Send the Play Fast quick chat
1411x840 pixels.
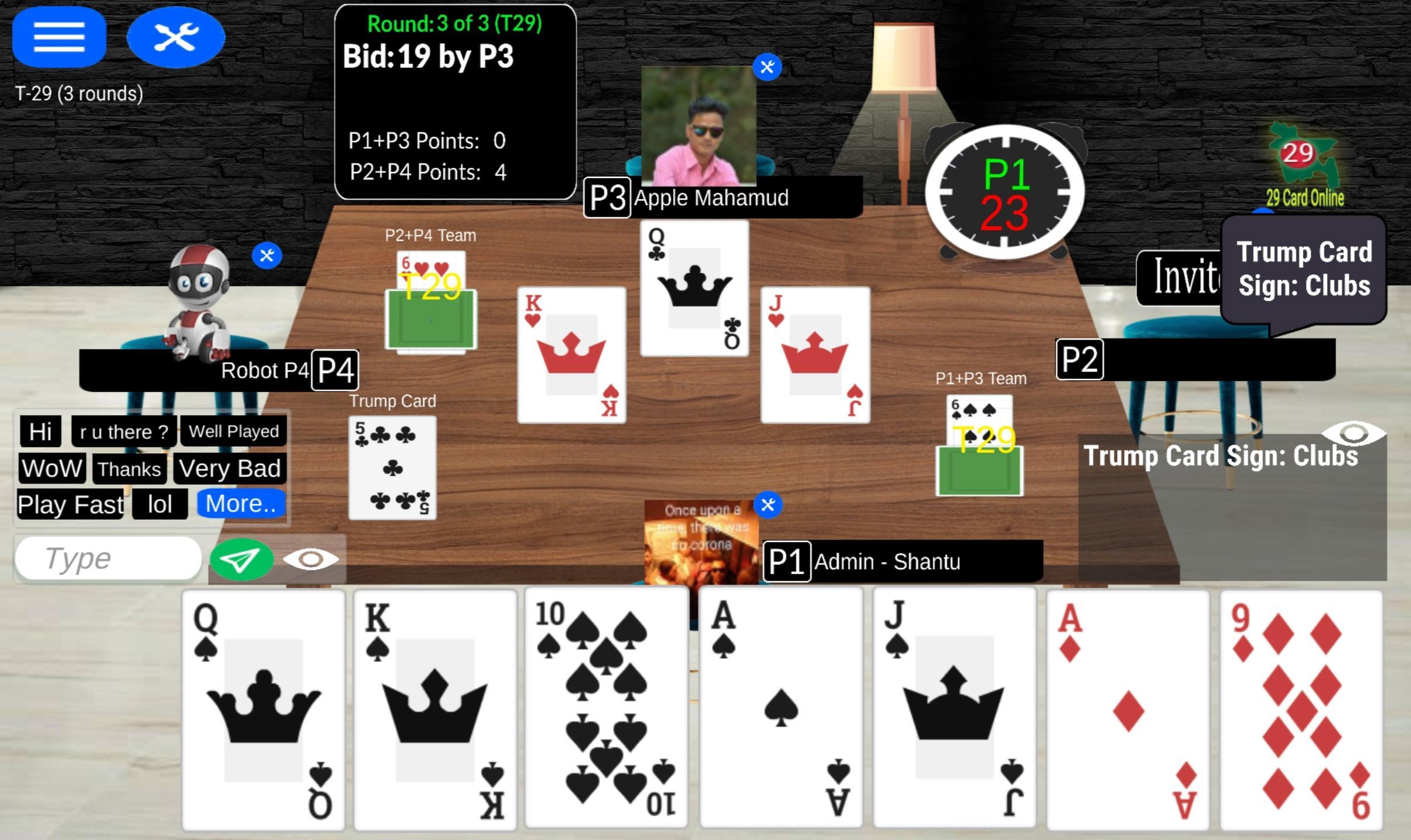click(69, 504)
